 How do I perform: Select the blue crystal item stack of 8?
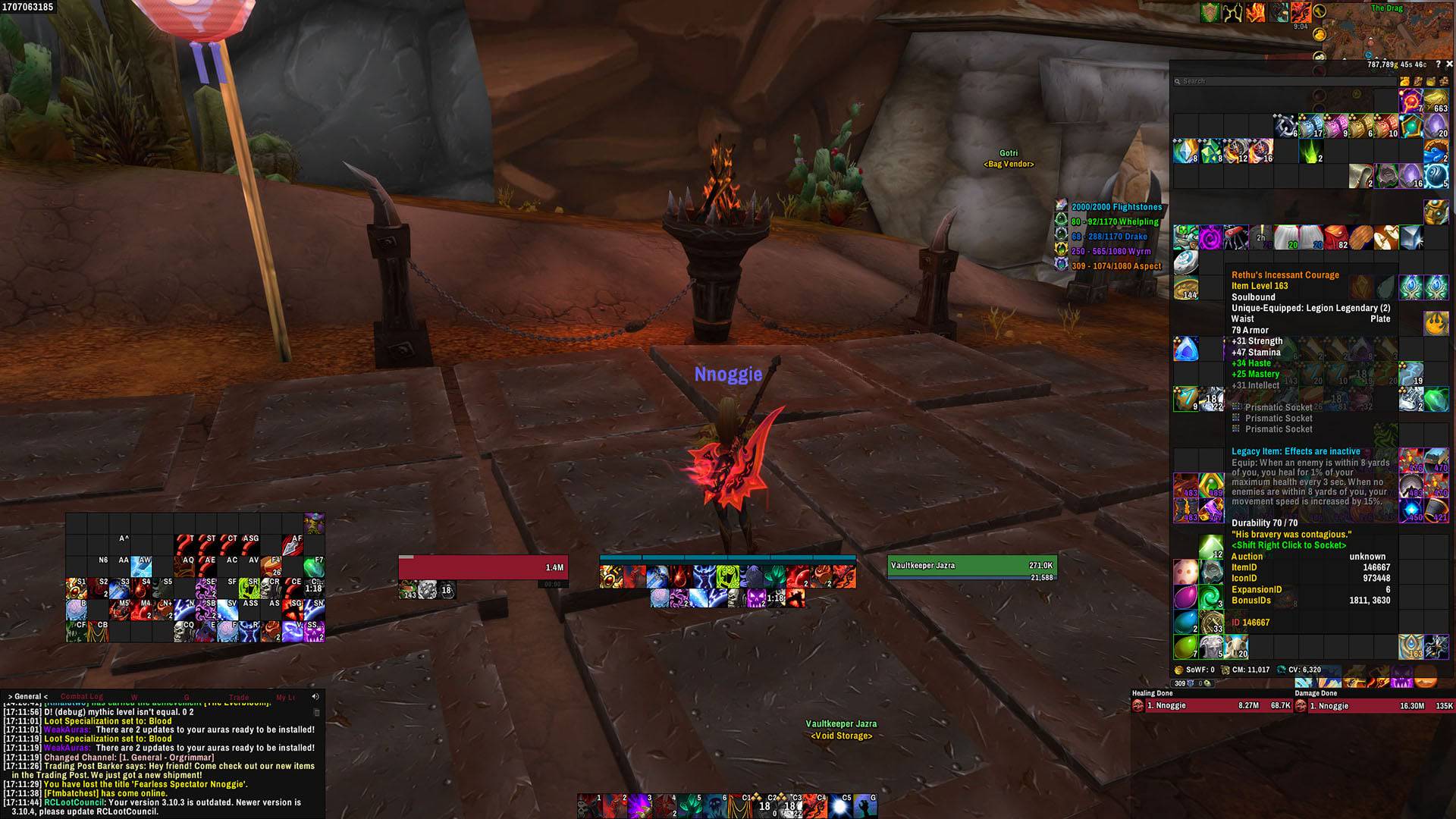tap(1185, 151)
